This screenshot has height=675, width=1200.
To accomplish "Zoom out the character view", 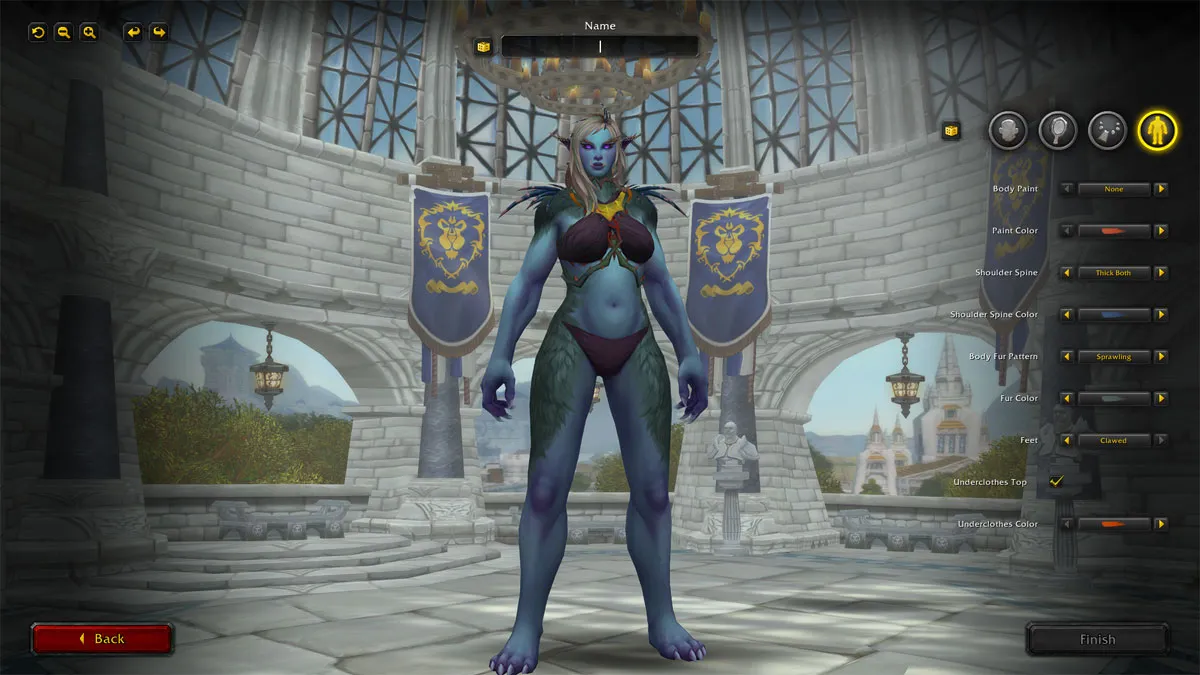I will pos(64,32).
